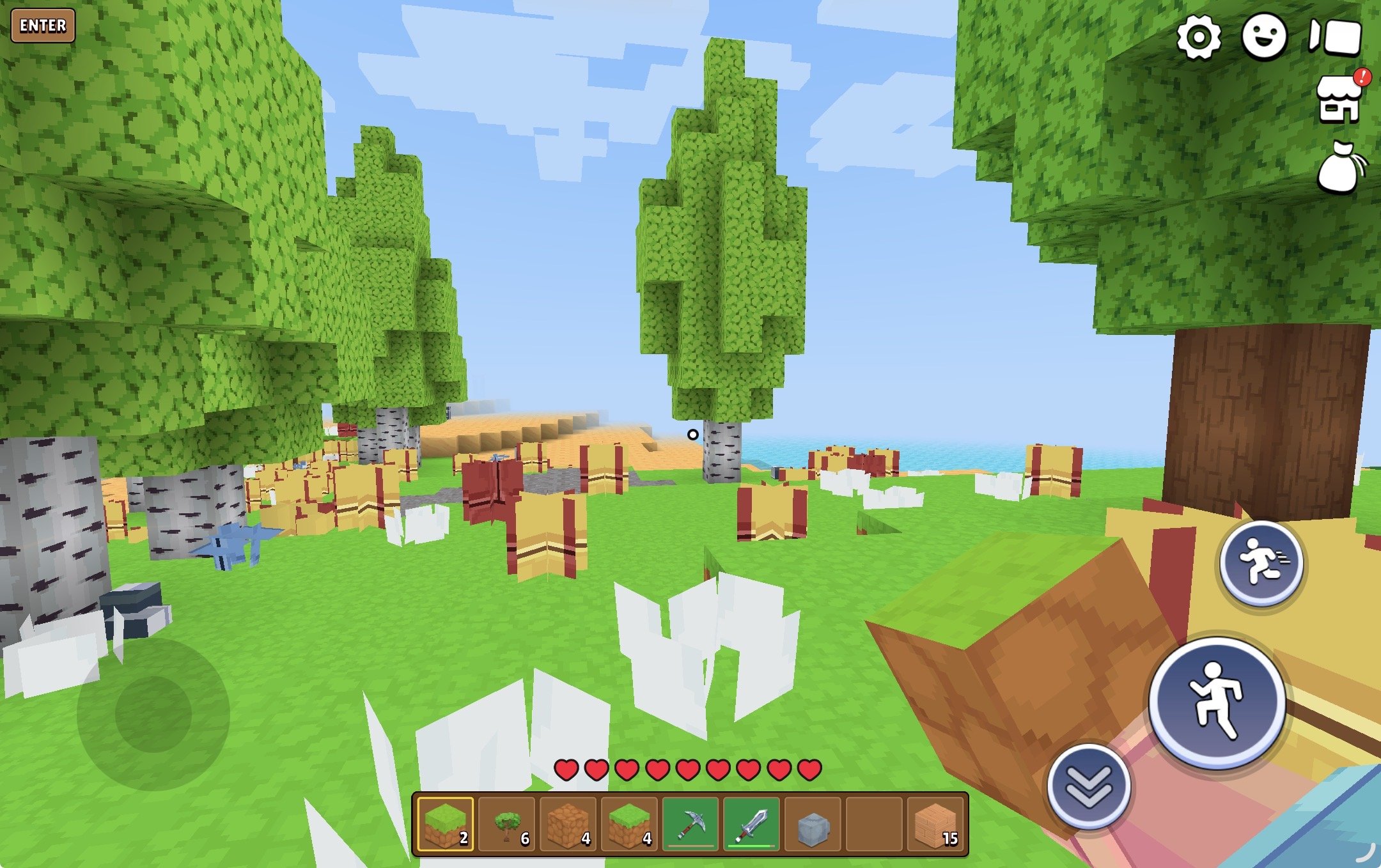Choose the dirt block hotbar slot
The image size is (1381, 868).
568,825
